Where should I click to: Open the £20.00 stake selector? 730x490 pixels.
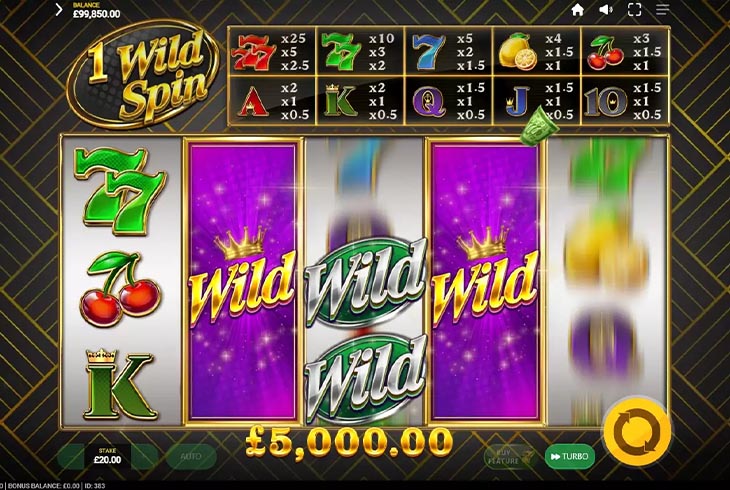tap(108, 457)
